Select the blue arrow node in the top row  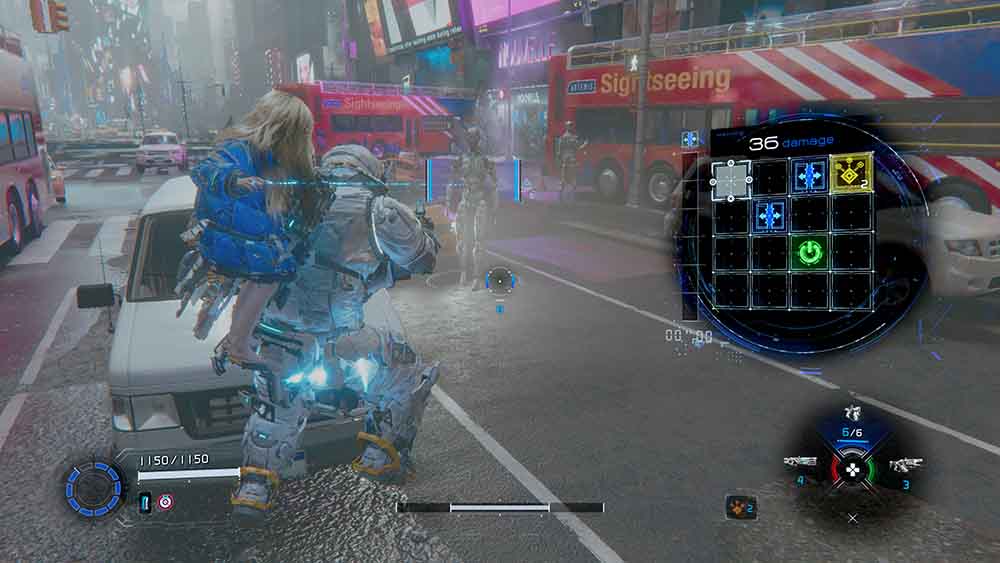point(809,176)
